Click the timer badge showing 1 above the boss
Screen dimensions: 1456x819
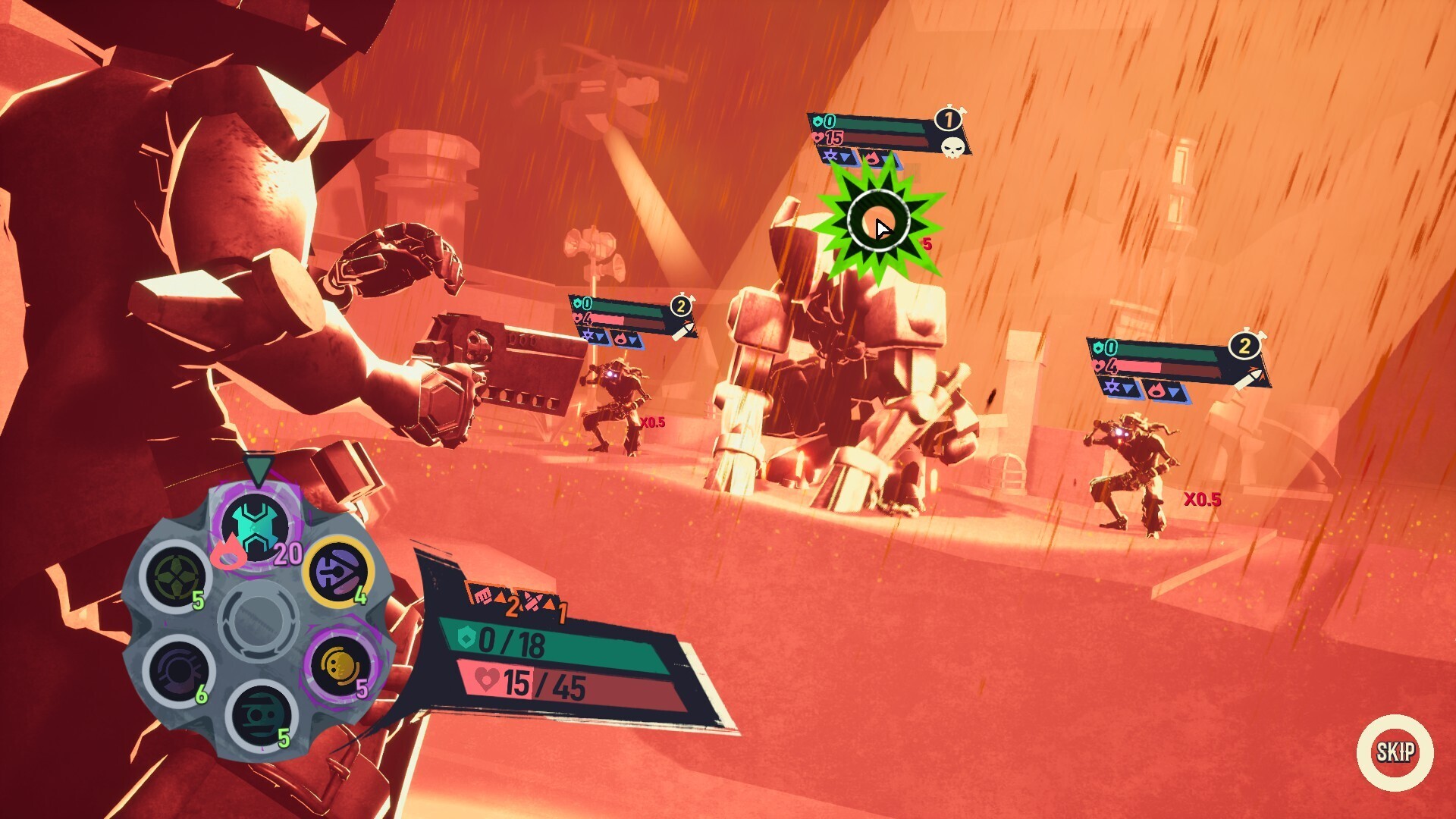[x=947, y=117]
